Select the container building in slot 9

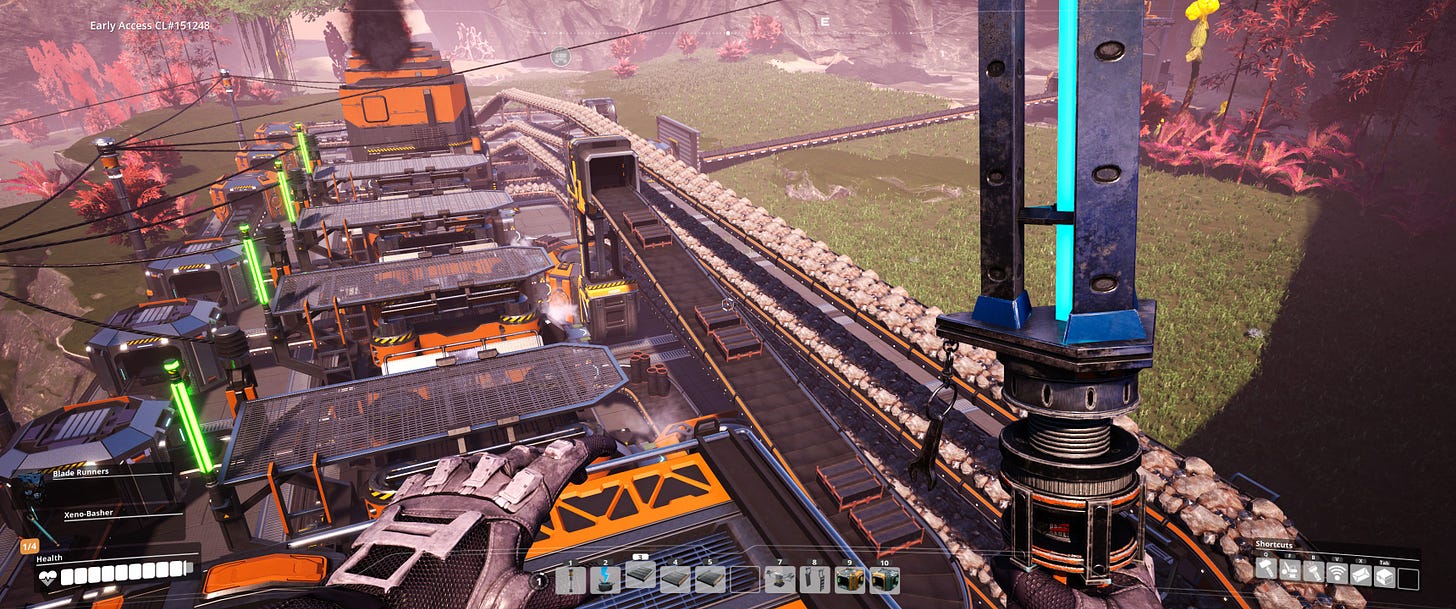[850, 580]
